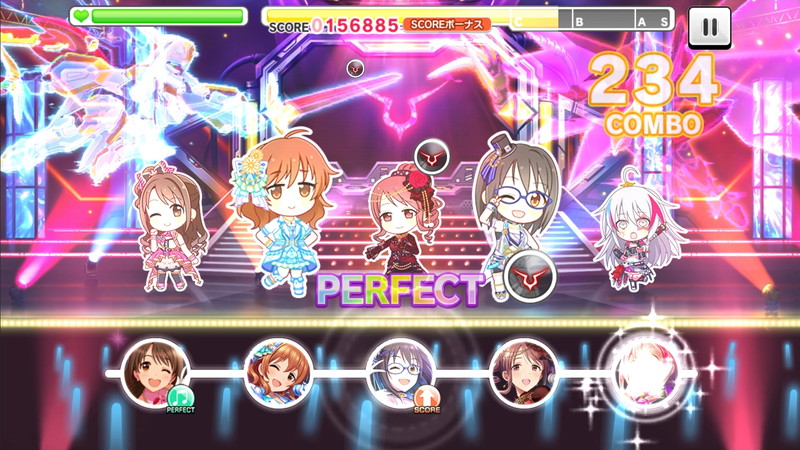The image size is (800, 450).
Task: Hit the winking orange-haired idol tap circle
Action: pyautogui.click(x=278, y=373)
